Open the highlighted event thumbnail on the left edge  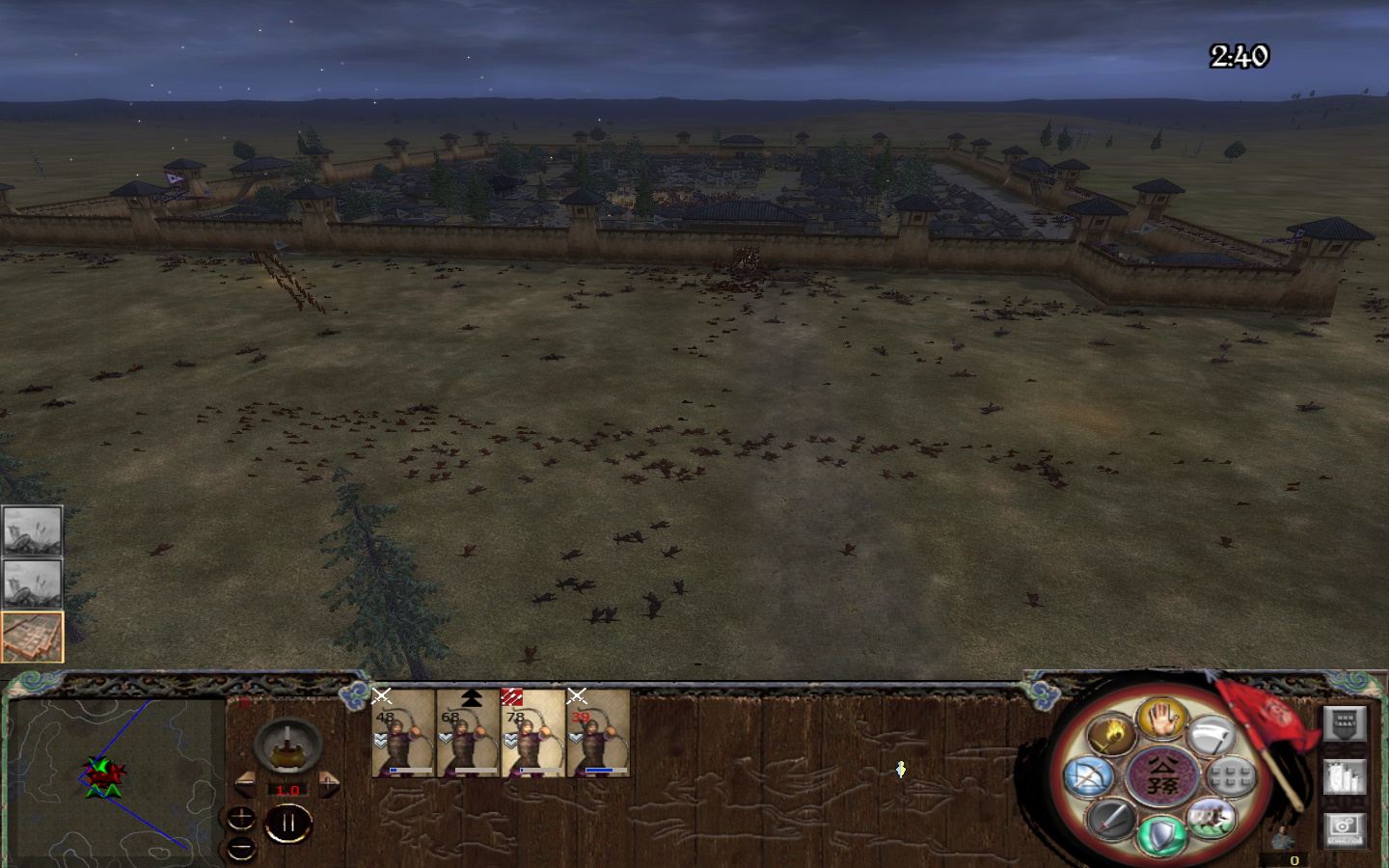tap(33, 636)
